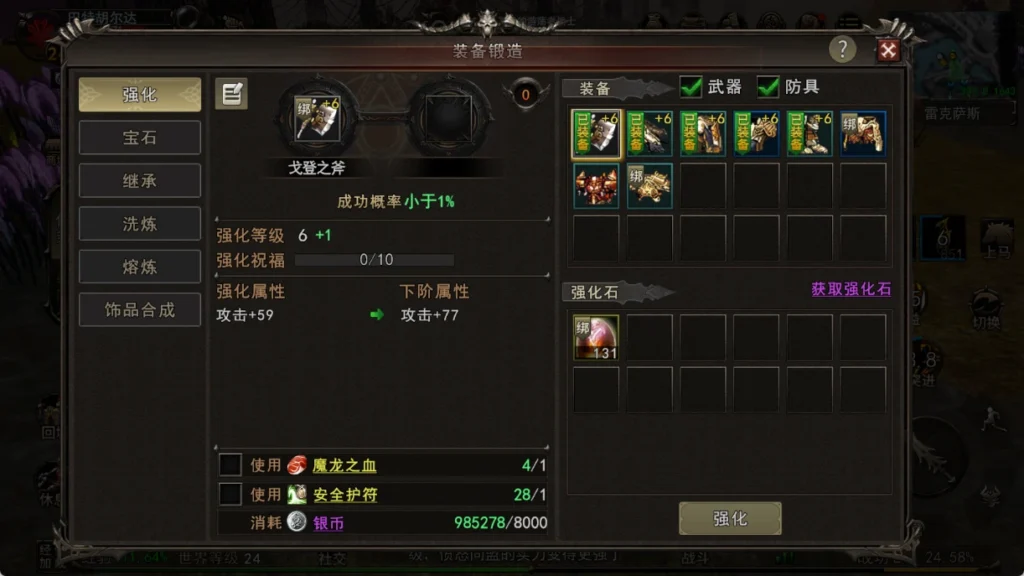Screen dimensions: 1024x576
Task: Click the 银币 silver coin link
Action: [329, 523]
